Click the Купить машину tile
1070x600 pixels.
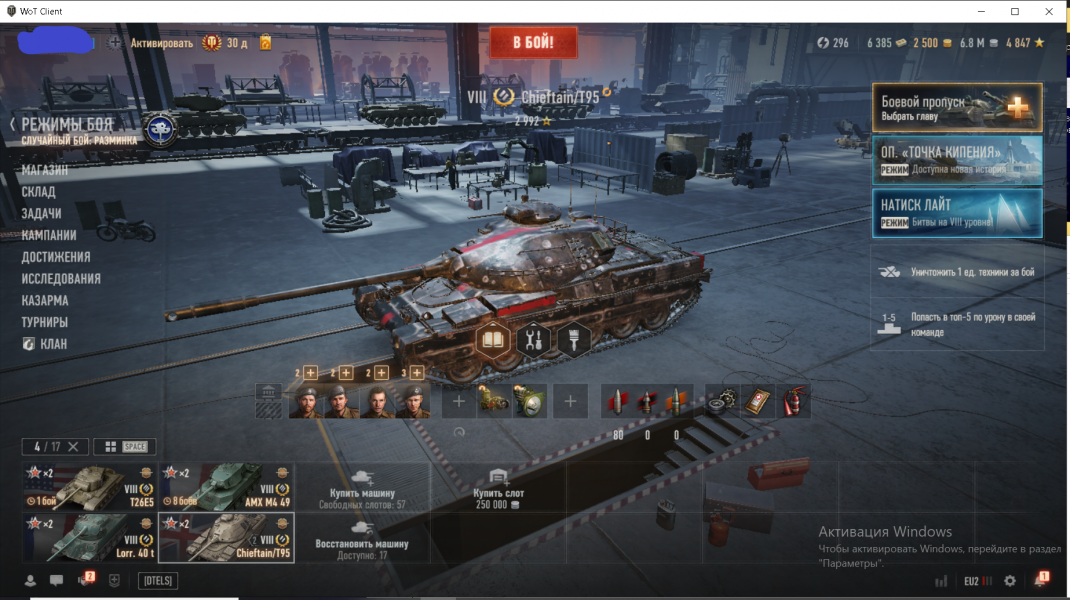pos(362,487)
